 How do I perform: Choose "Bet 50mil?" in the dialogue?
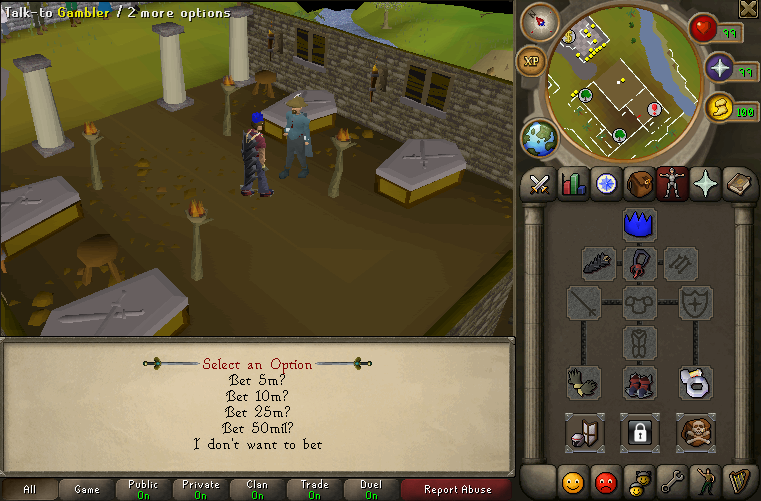click(258, 428)
